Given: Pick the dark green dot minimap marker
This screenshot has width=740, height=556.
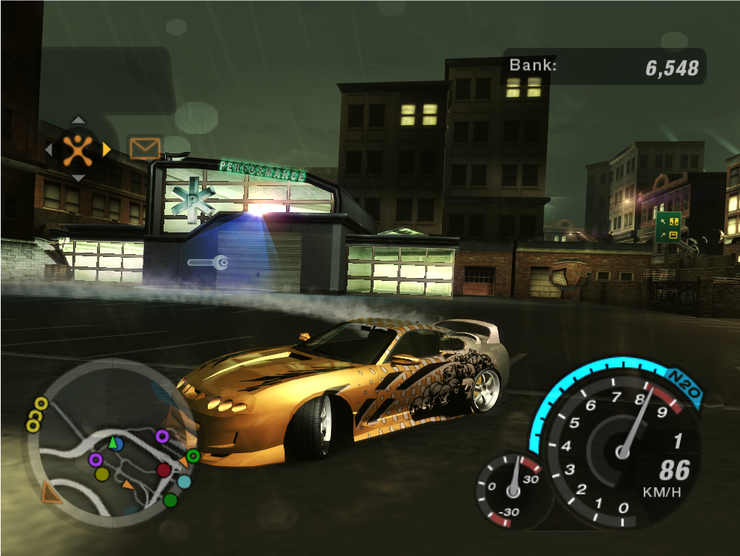Looking at the screenshot, I should [171, 499].
